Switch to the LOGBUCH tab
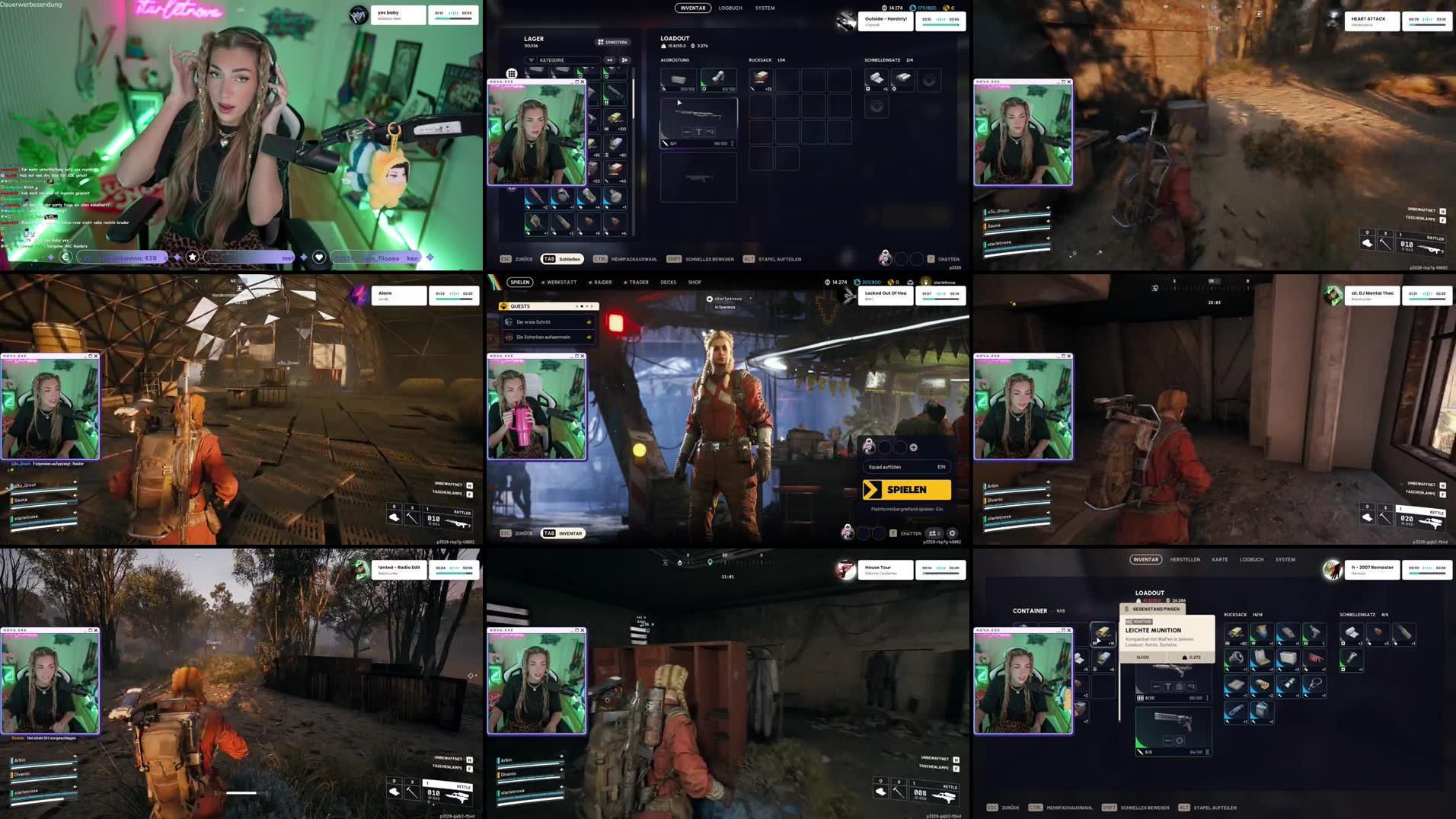 [x=730, y=8]
